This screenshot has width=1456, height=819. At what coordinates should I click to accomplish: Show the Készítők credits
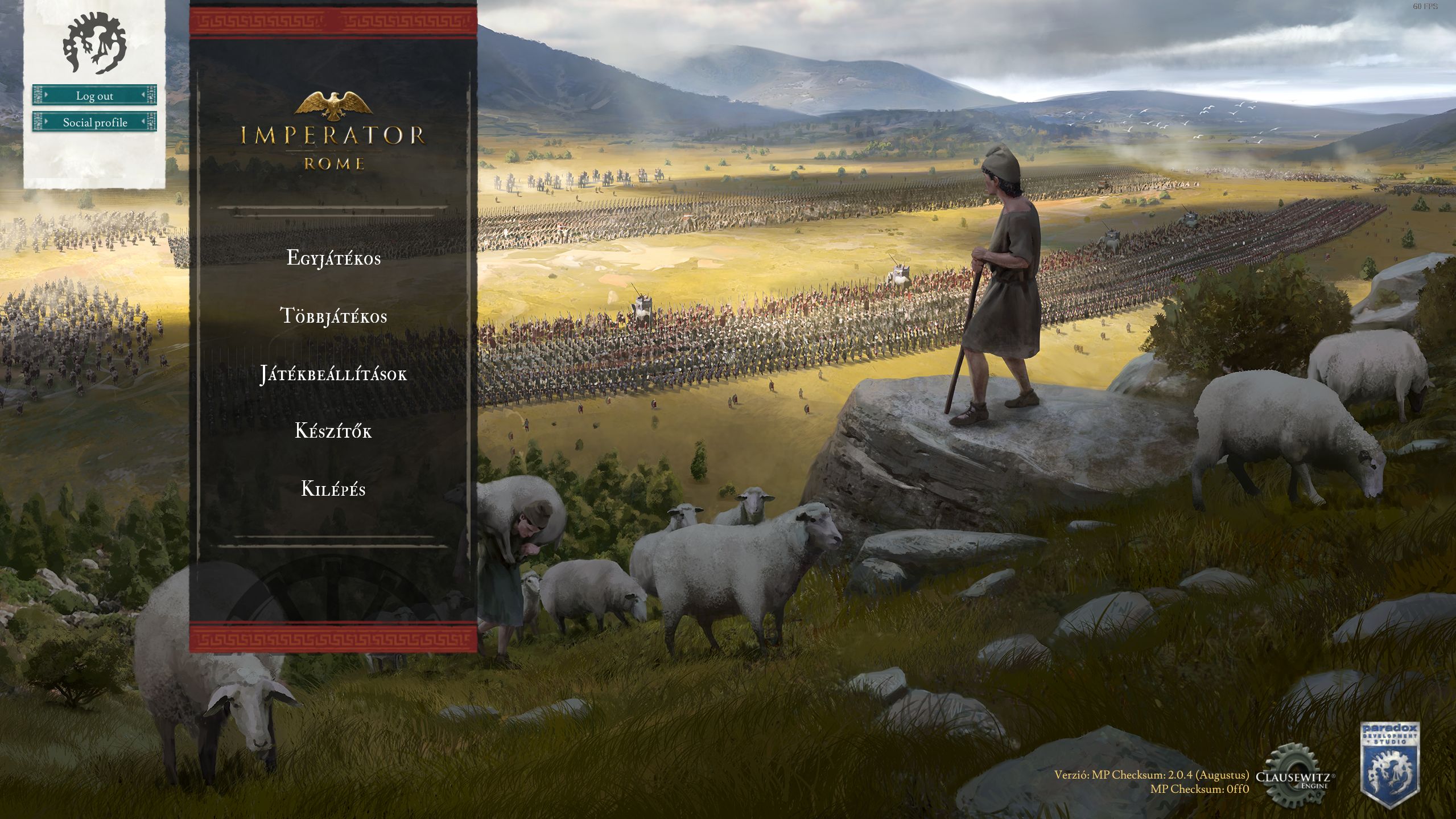pyautogui.click(x=333, y=431)
